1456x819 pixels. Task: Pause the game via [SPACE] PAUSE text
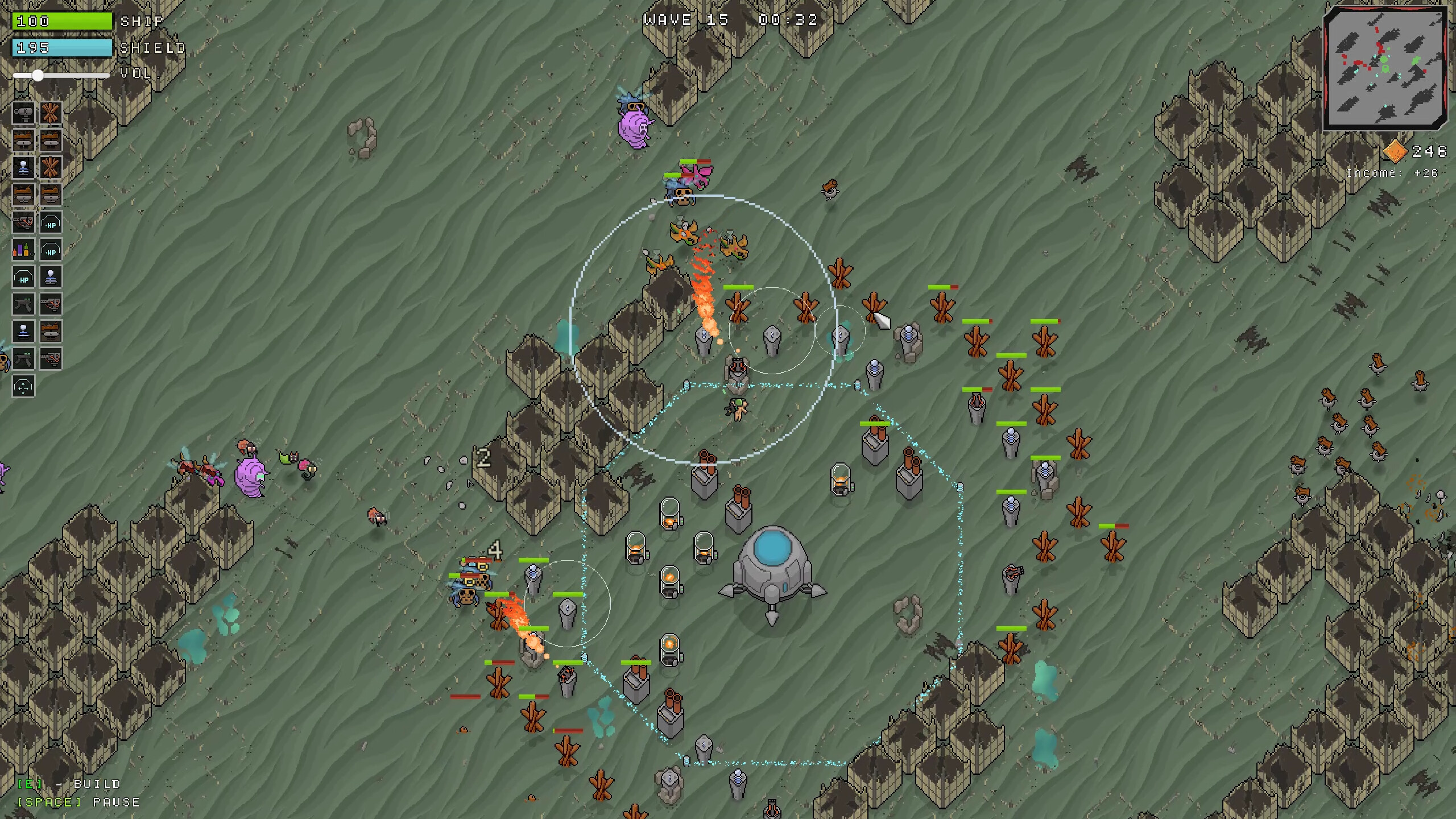78,803
